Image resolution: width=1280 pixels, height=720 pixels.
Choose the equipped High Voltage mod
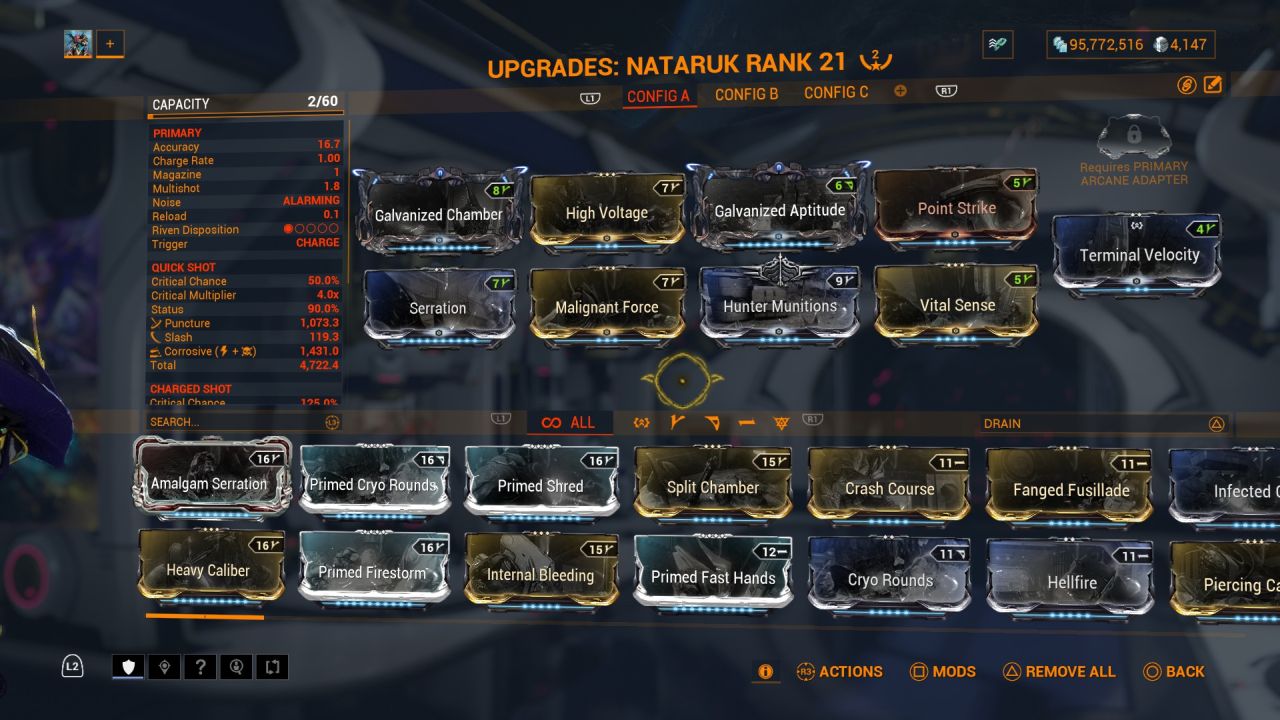[607, 212]
